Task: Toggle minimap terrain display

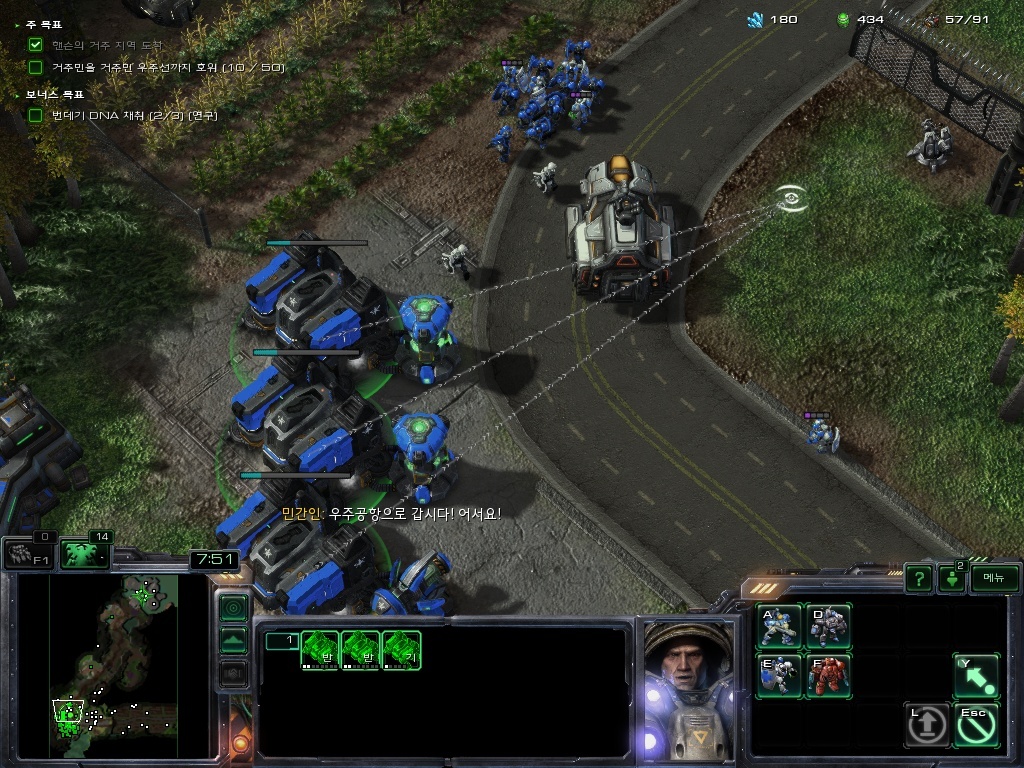Action: (x=233, y=641)
